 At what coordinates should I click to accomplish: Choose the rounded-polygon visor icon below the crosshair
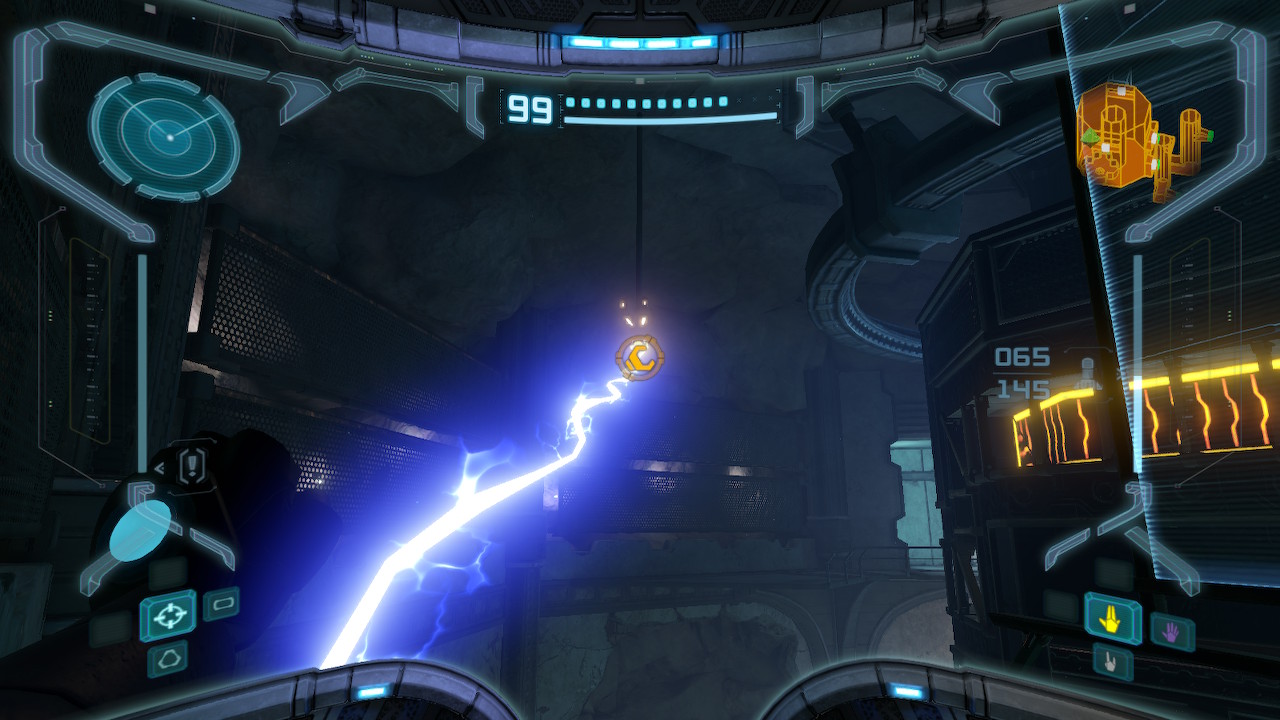pos(167,659)
